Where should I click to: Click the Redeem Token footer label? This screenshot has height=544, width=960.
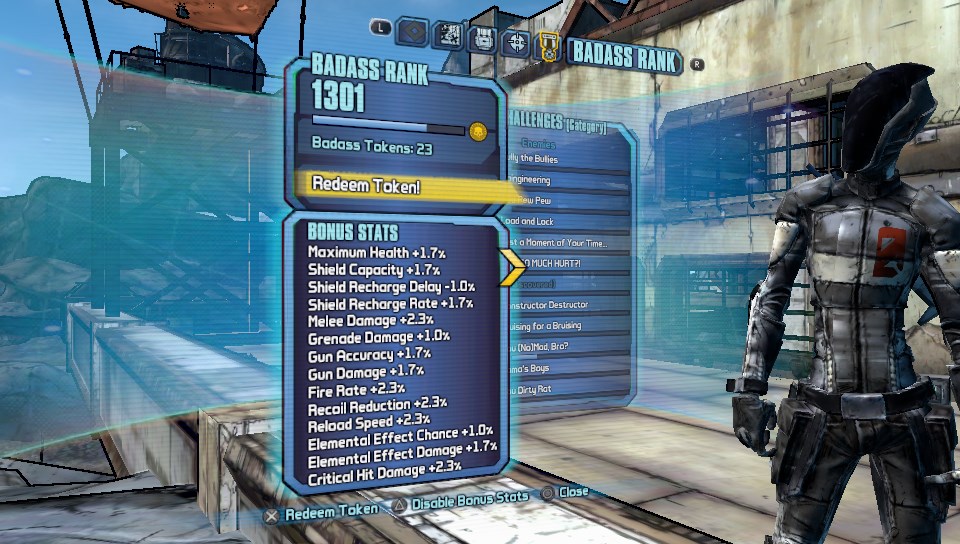point(332,512)
